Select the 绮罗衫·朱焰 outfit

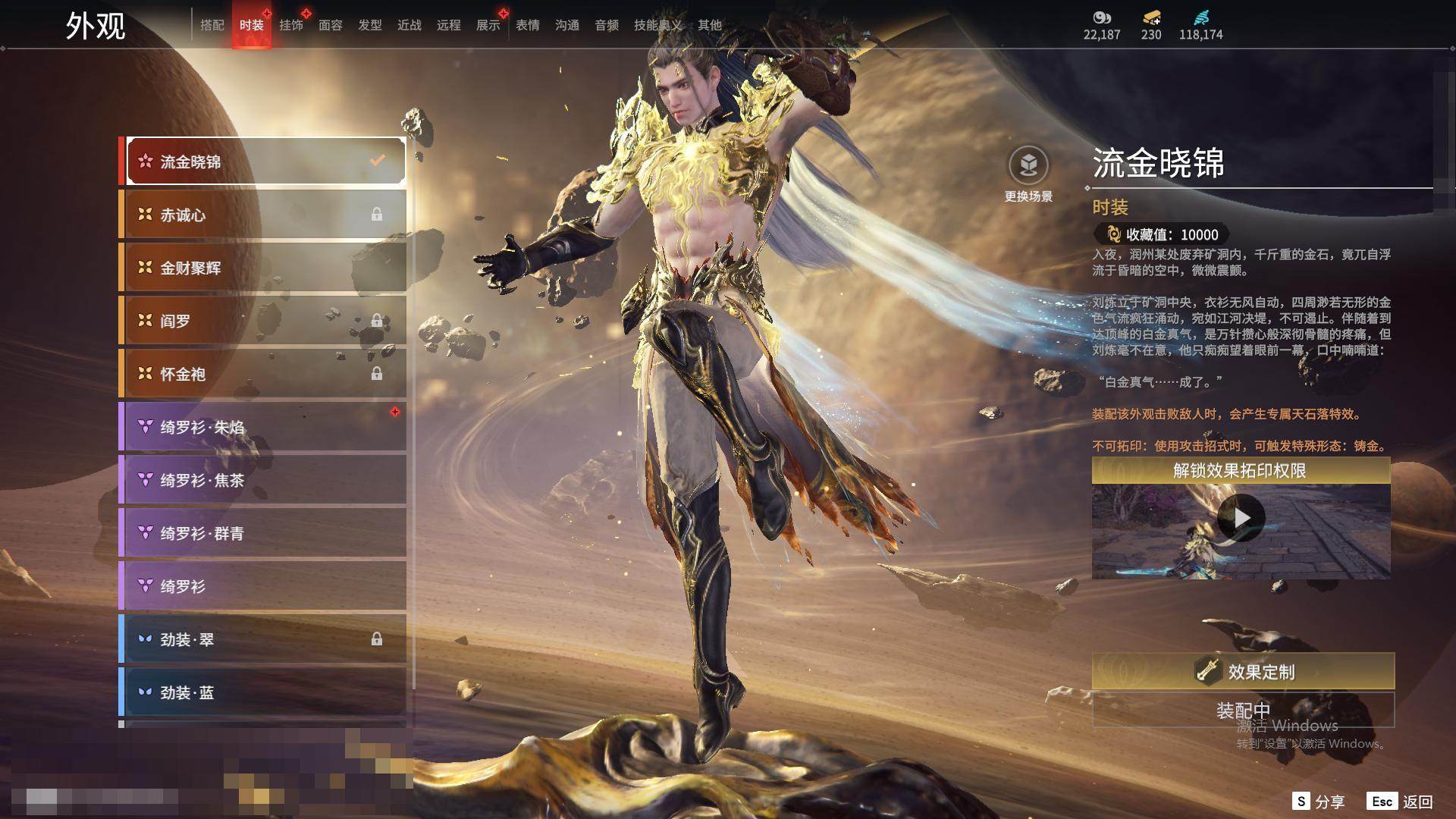pyautogui.click(x=265, y=427)
